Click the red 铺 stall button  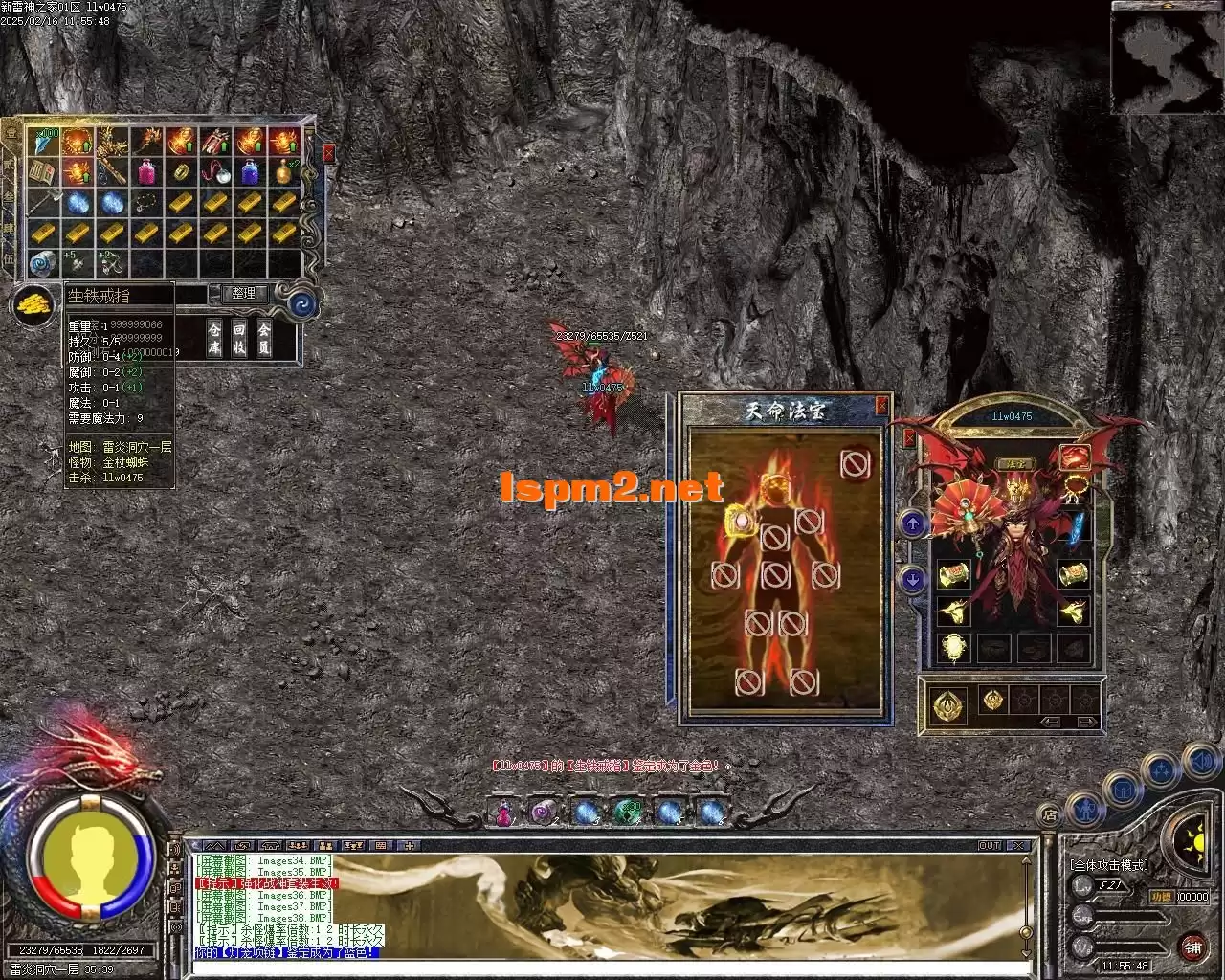pyautogui.click(x=1192, y=947)
